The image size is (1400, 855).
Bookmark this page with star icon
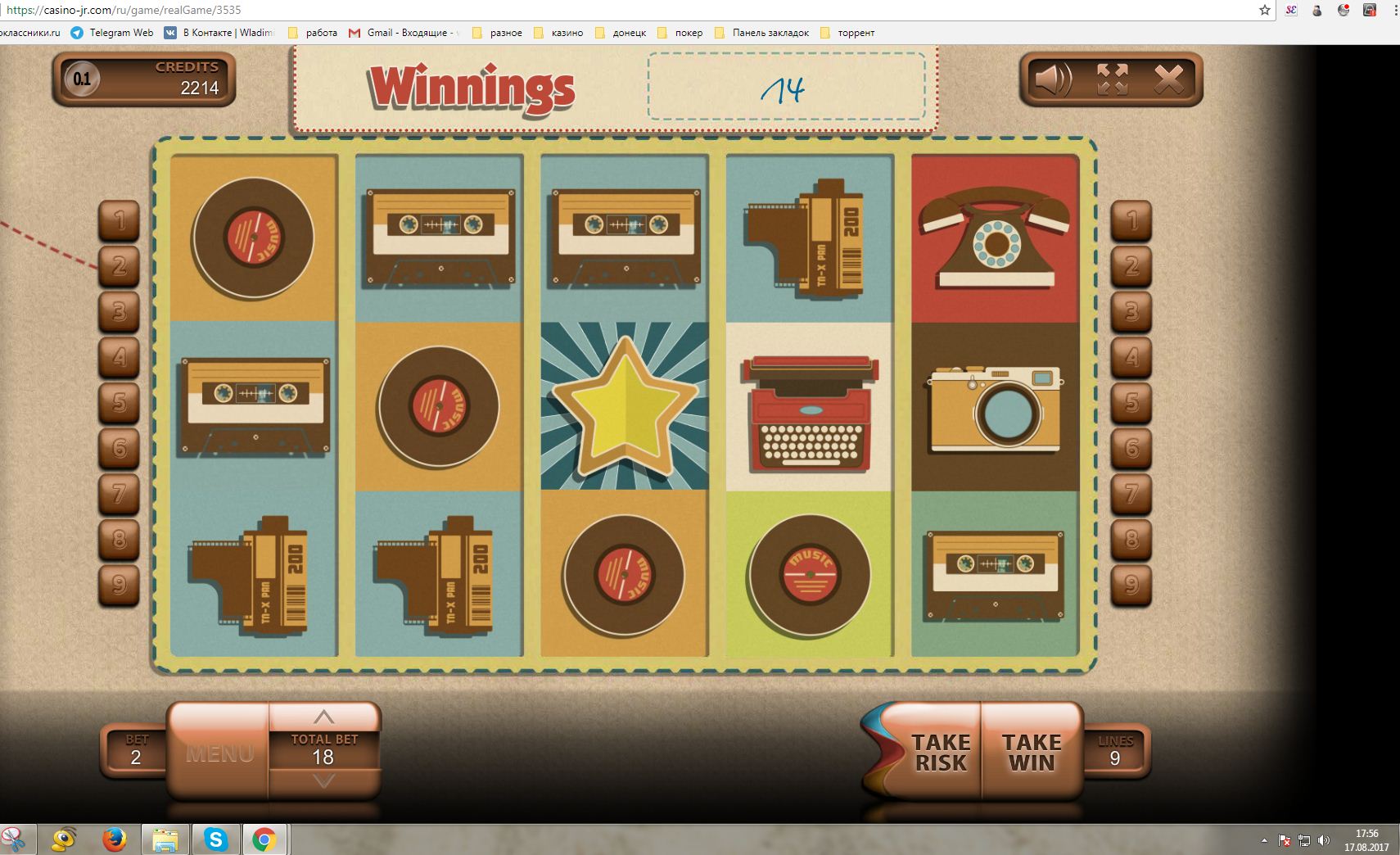1264,11
